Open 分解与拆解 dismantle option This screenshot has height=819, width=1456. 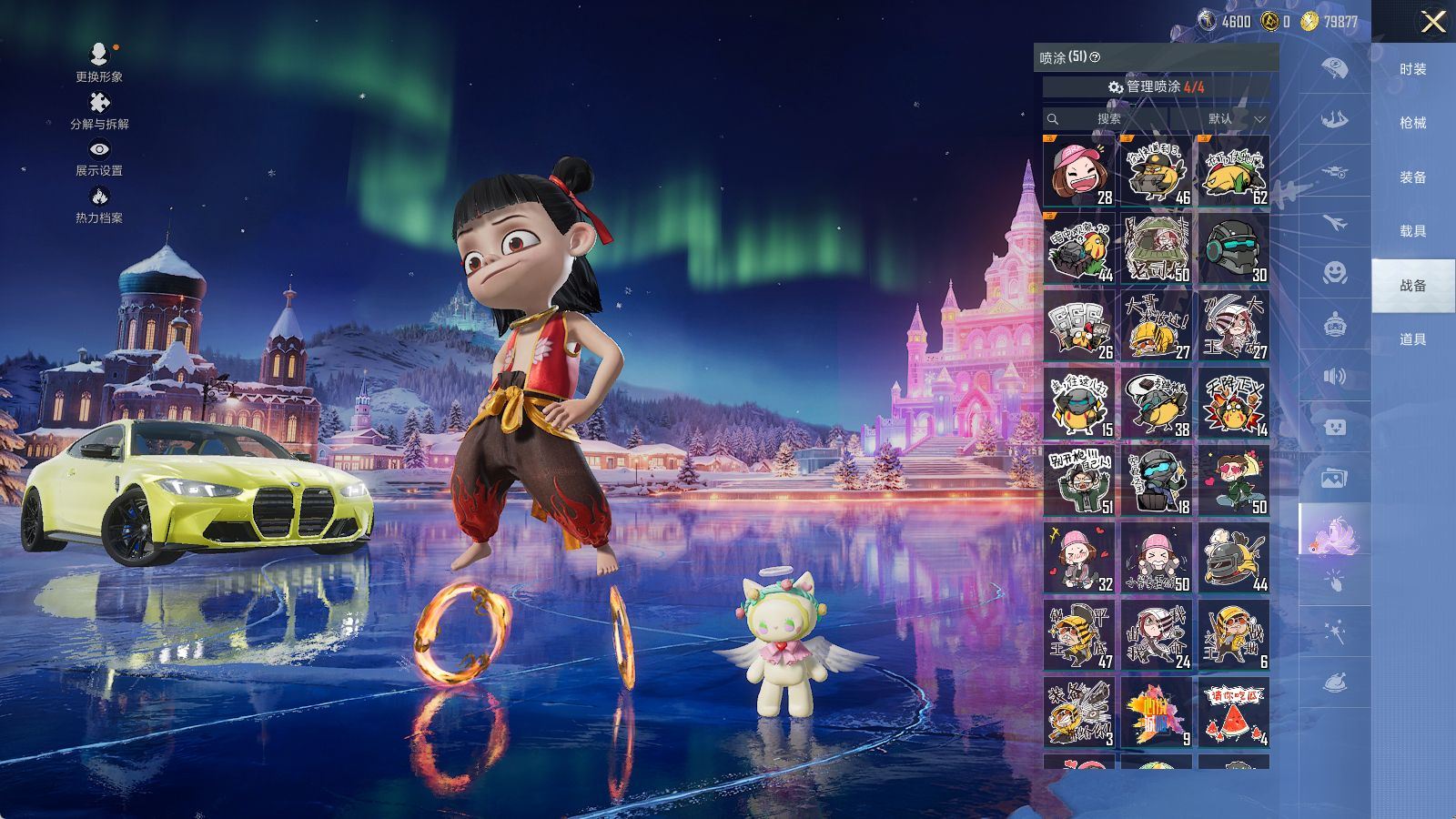[x=99, y=110]
